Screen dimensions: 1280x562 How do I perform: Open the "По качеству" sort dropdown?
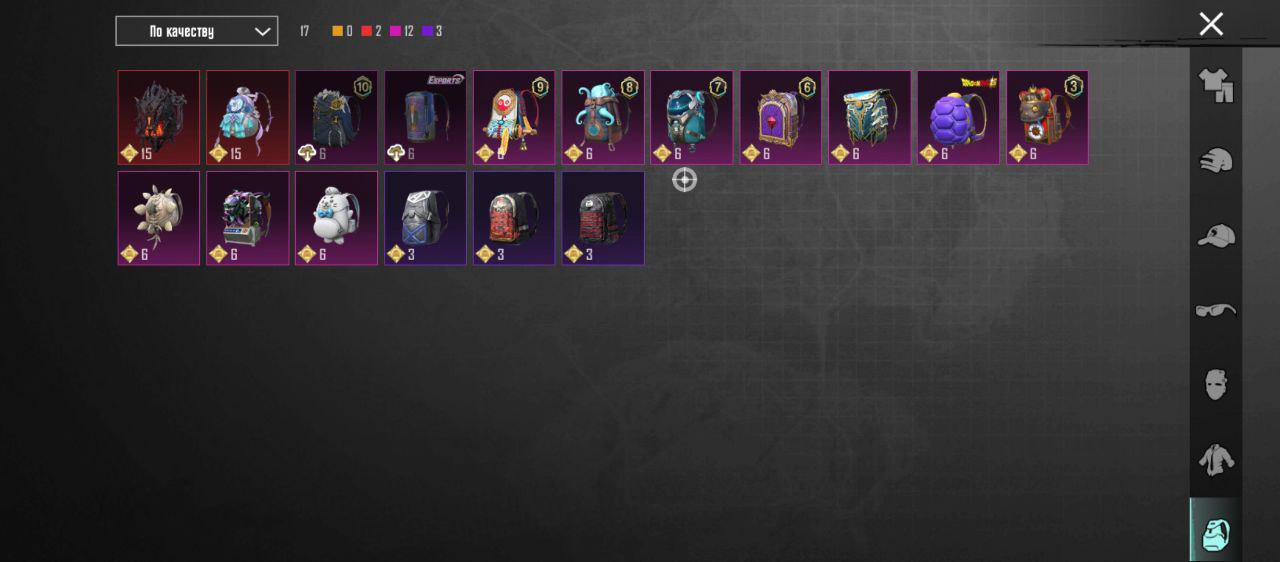coord(196,31)
